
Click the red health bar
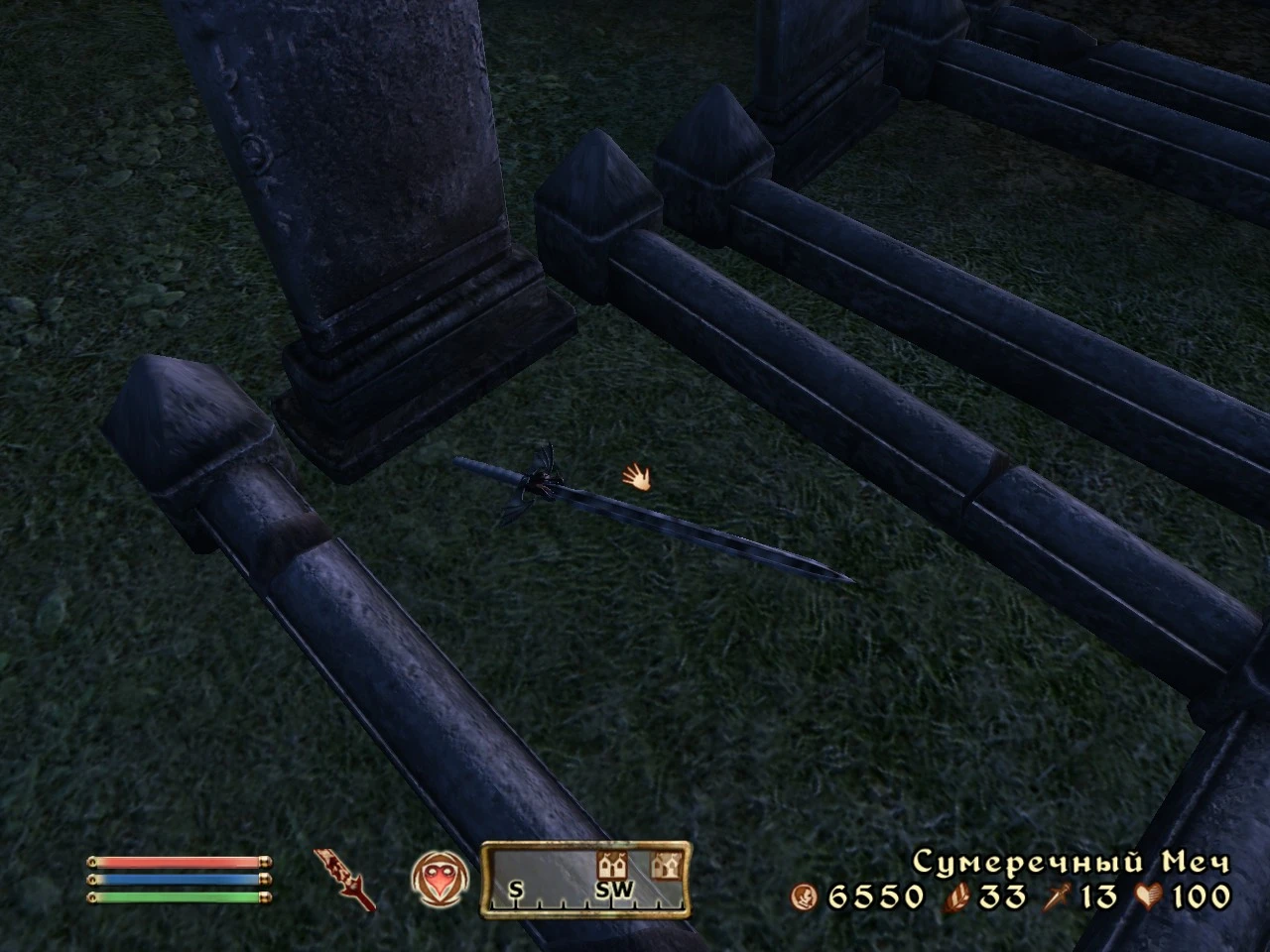pos(177,861)
